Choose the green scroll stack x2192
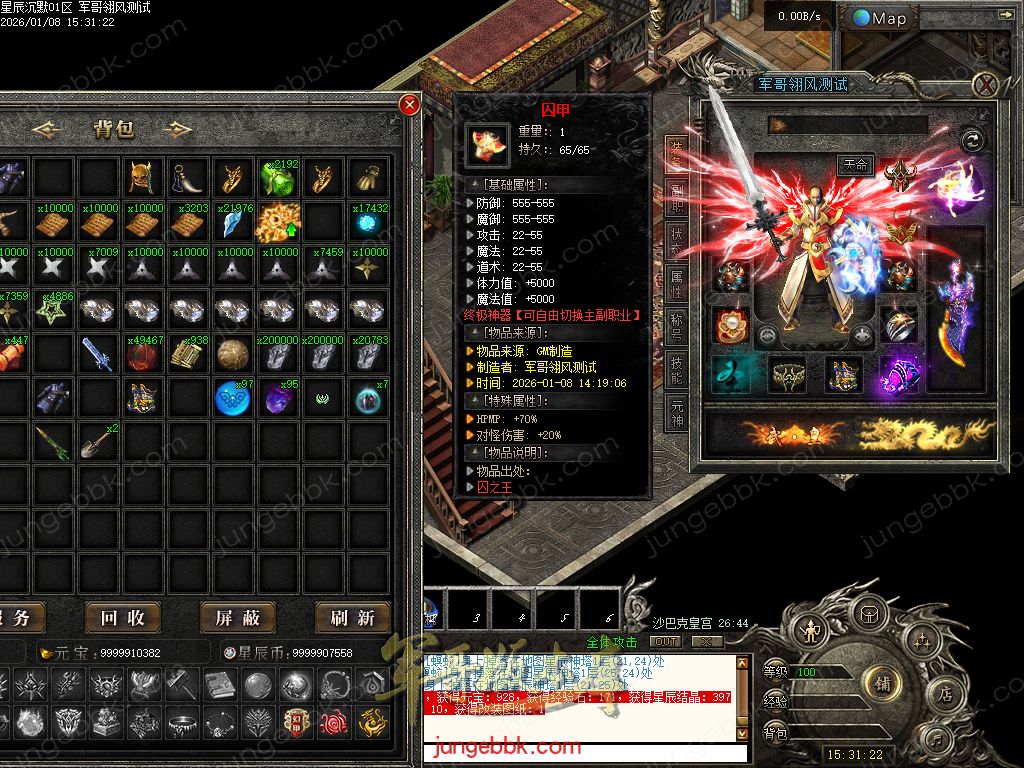The height and width of the screenshot is (768, 1024). point(278,178)
